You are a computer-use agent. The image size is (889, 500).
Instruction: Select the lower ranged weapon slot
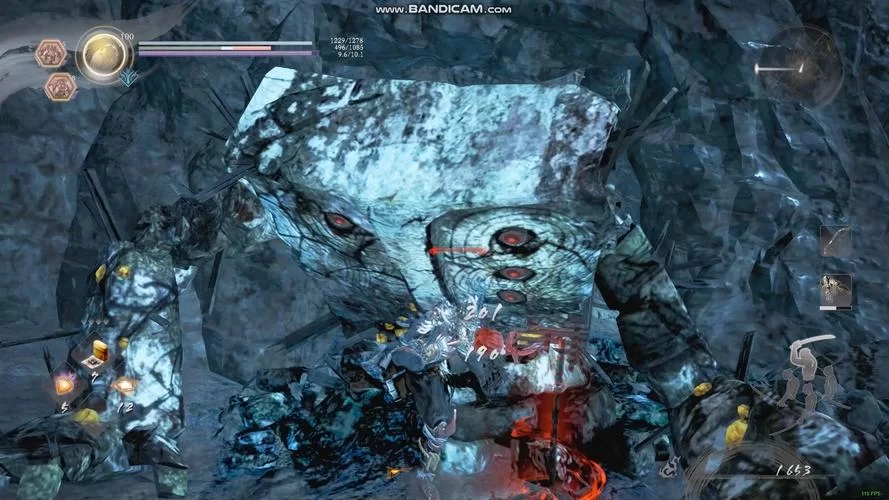tap(835, 290)
